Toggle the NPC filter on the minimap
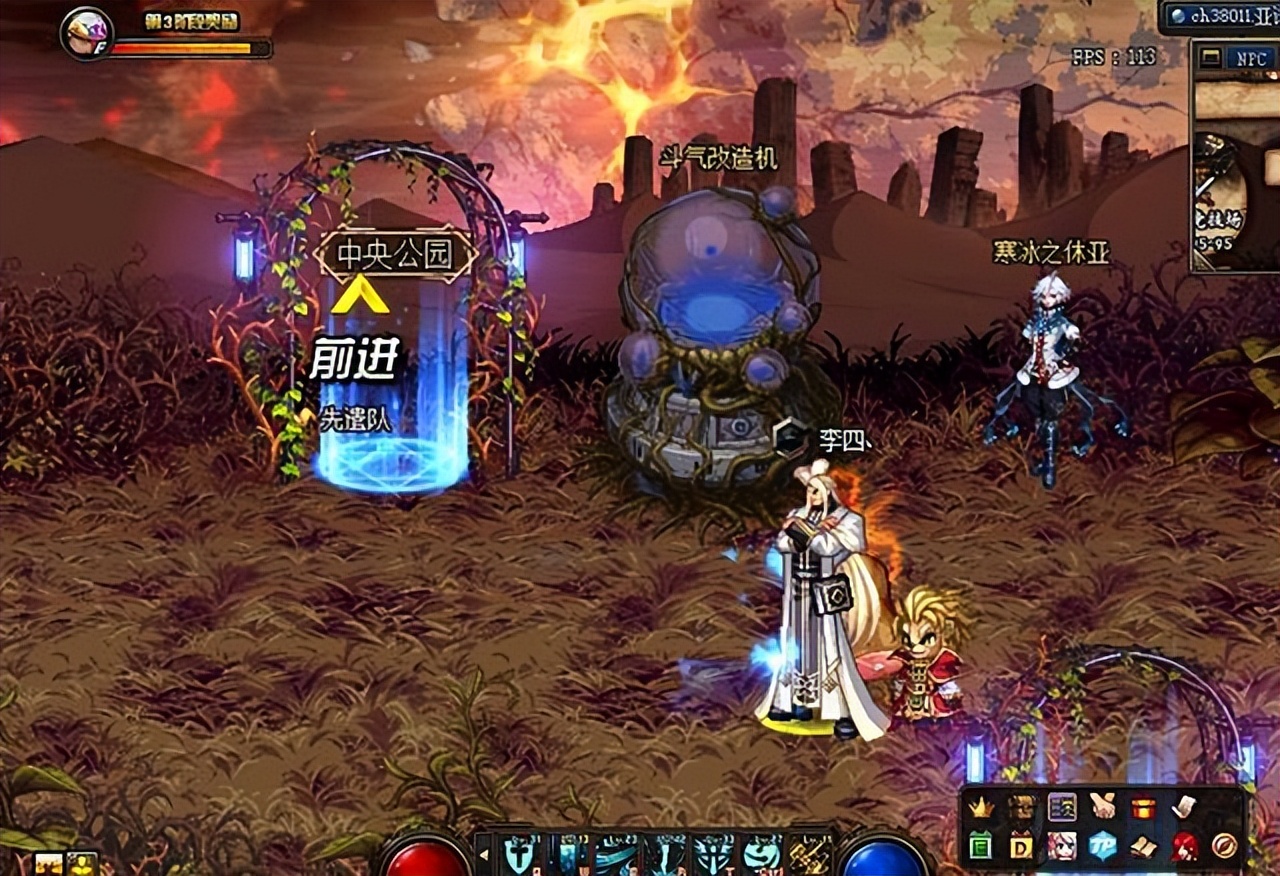Screen dimensions: 1280x876 [x=1251, y=58]
